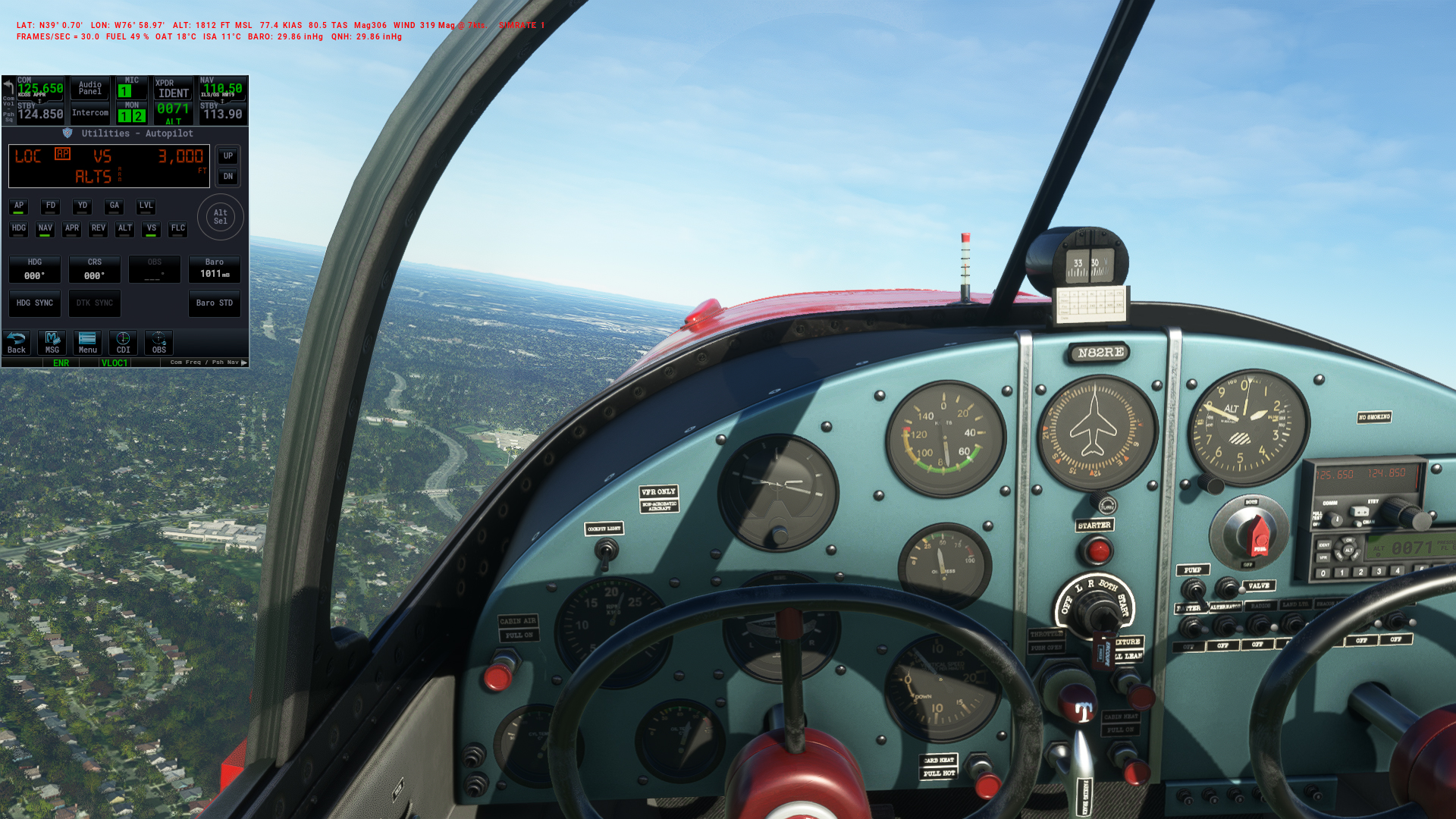Click the UP button
Viewport: 1456px width, 819px height.
point(228,156)
